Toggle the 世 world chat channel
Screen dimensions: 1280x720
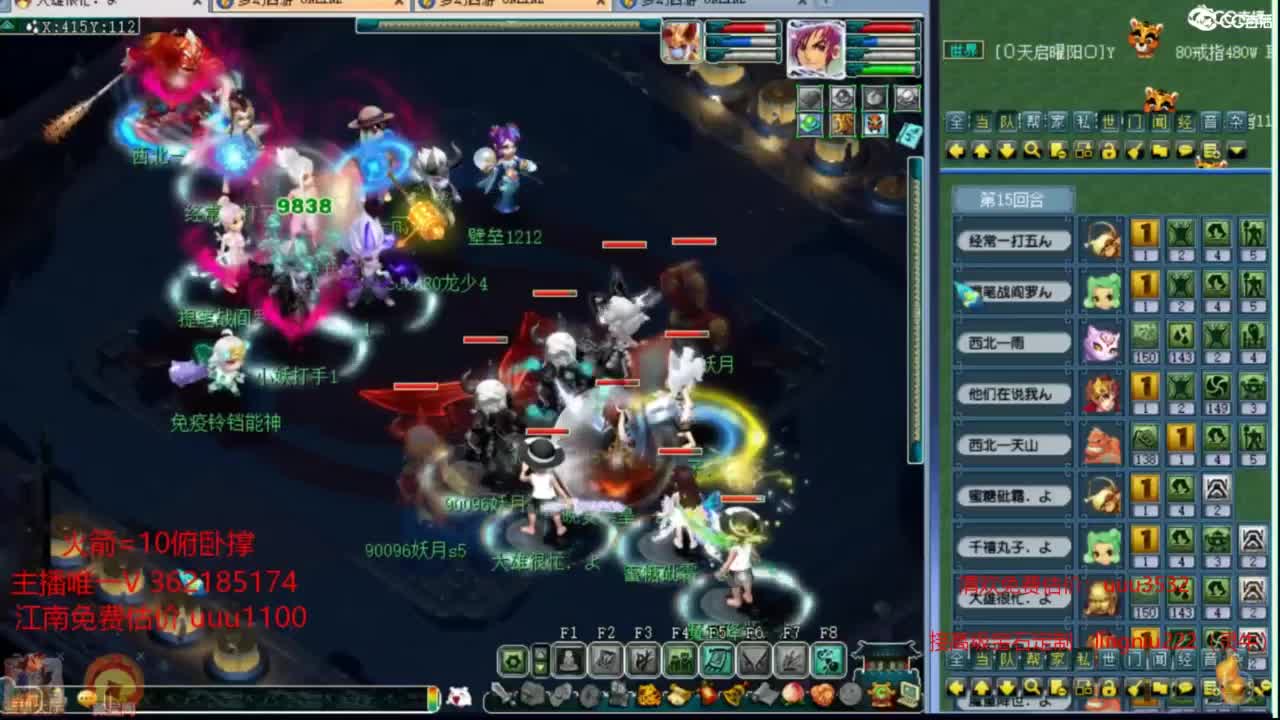[1106, 122]
